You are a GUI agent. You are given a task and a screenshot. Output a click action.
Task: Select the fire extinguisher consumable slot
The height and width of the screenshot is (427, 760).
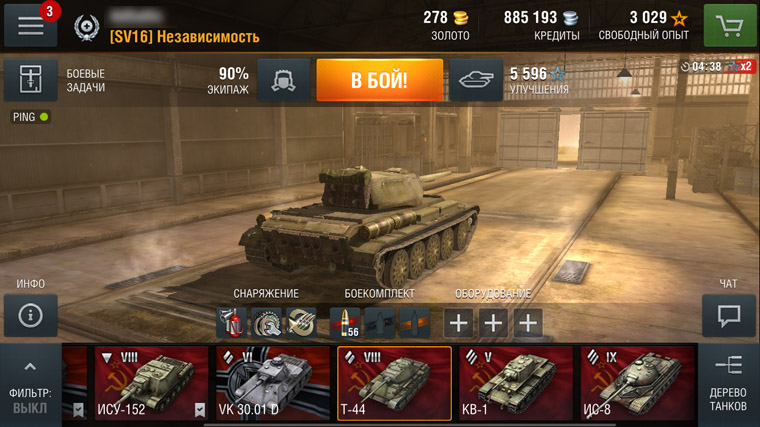click(232, 322)
